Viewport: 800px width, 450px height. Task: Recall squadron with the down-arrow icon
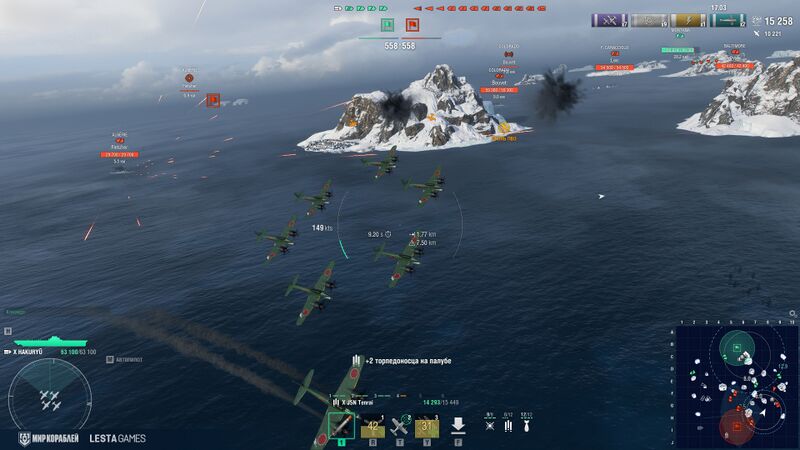click(458, 426)
